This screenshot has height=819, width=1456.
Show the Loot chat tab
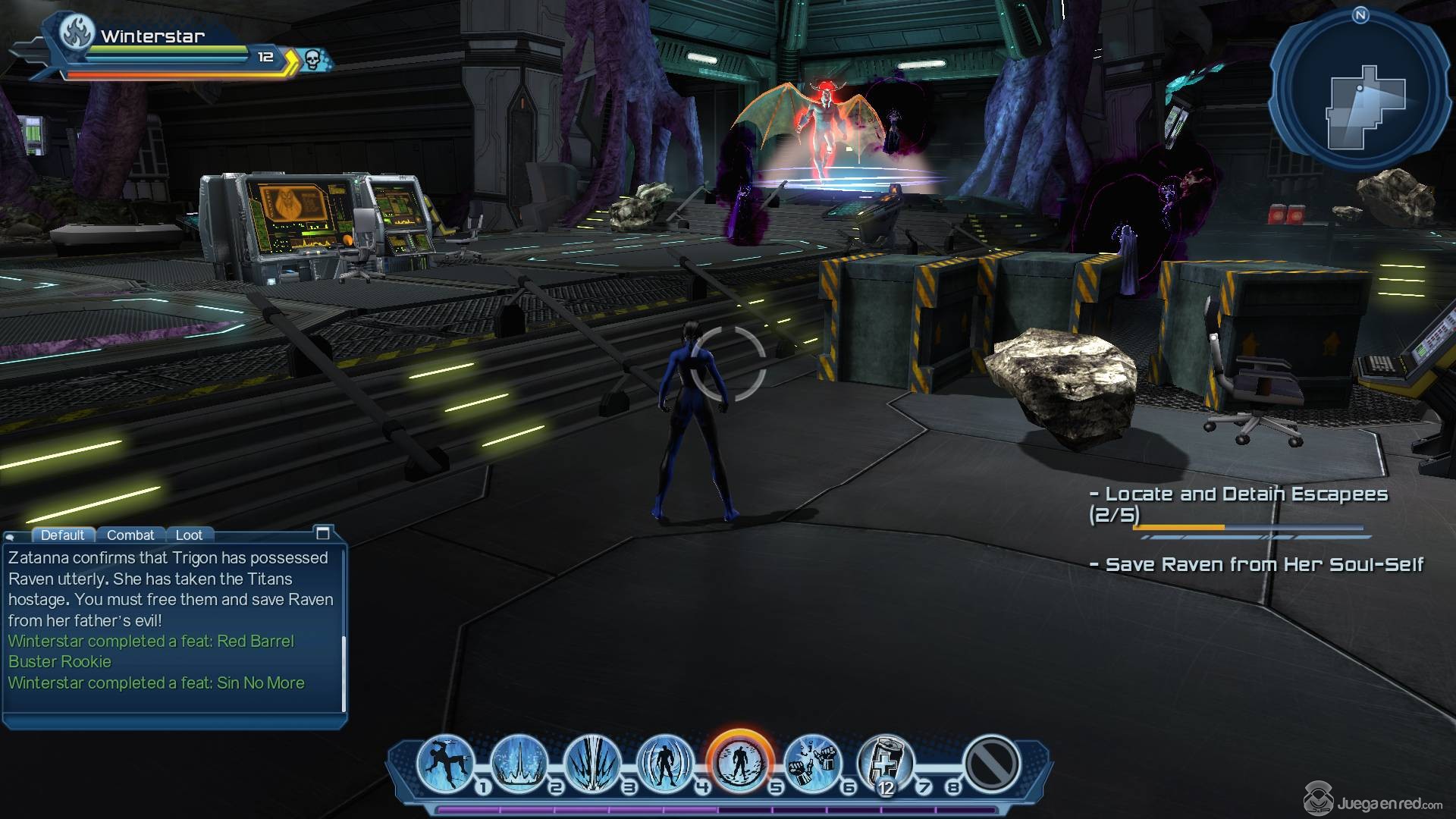tap(189, 535)
